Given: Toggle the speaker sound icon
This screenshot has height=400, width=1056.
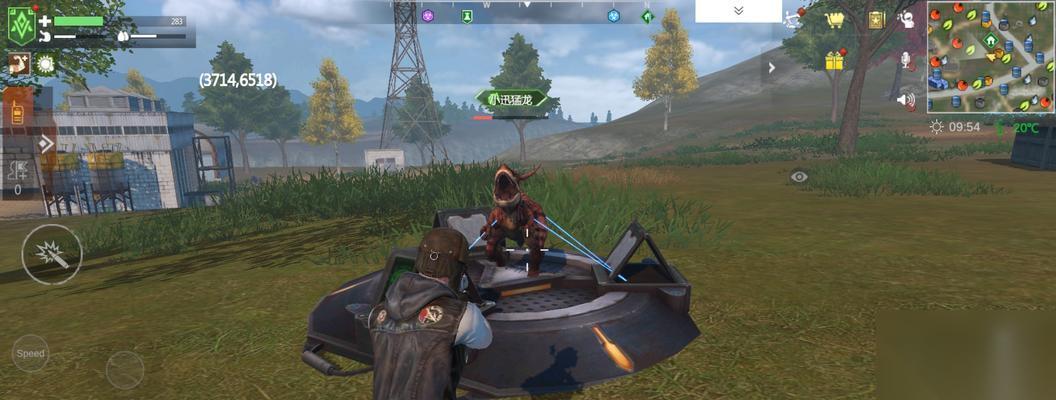Looking at the screenshot, I should point(906,100).
